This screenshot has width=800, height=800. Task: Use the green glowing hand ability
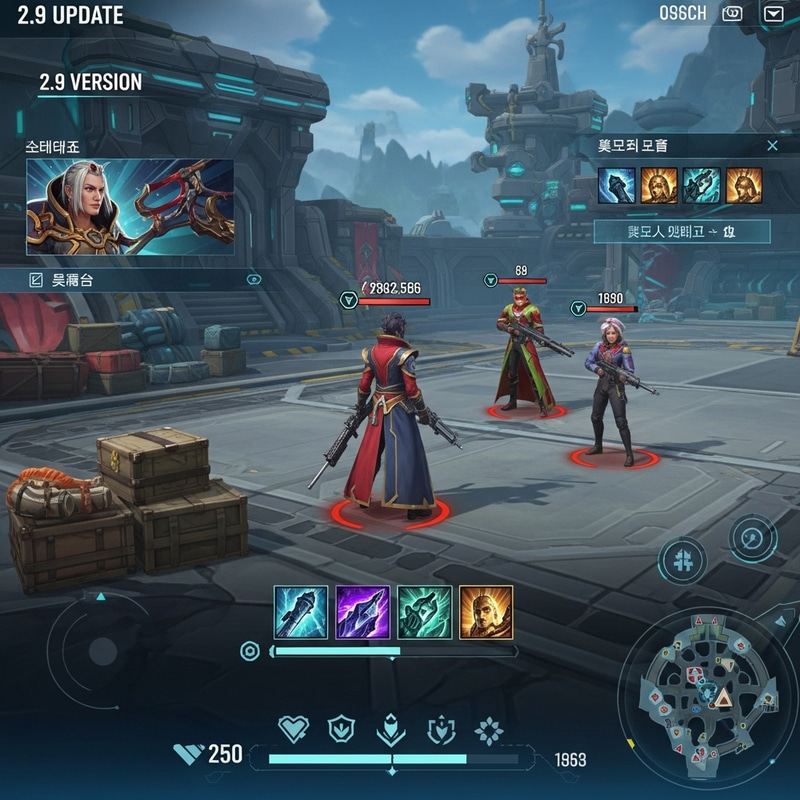point(424,612)
